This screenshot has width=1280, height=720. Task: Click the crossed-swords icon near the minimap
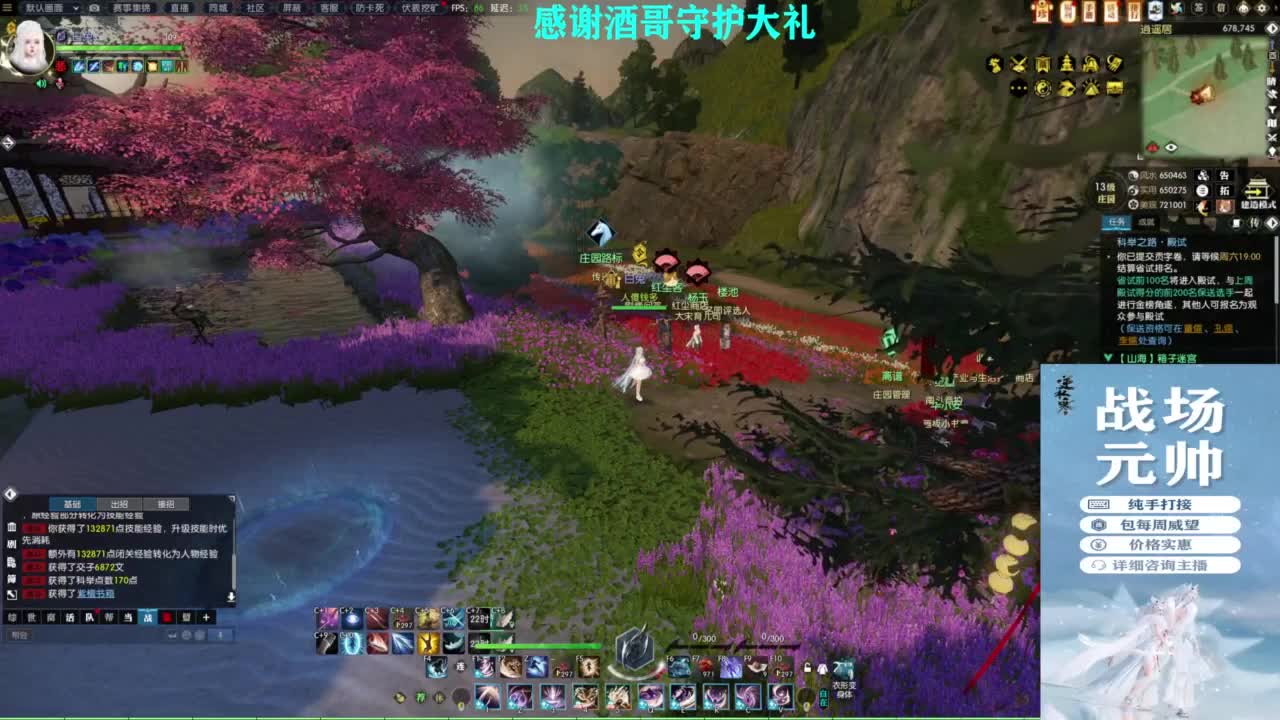point(1018,64)
